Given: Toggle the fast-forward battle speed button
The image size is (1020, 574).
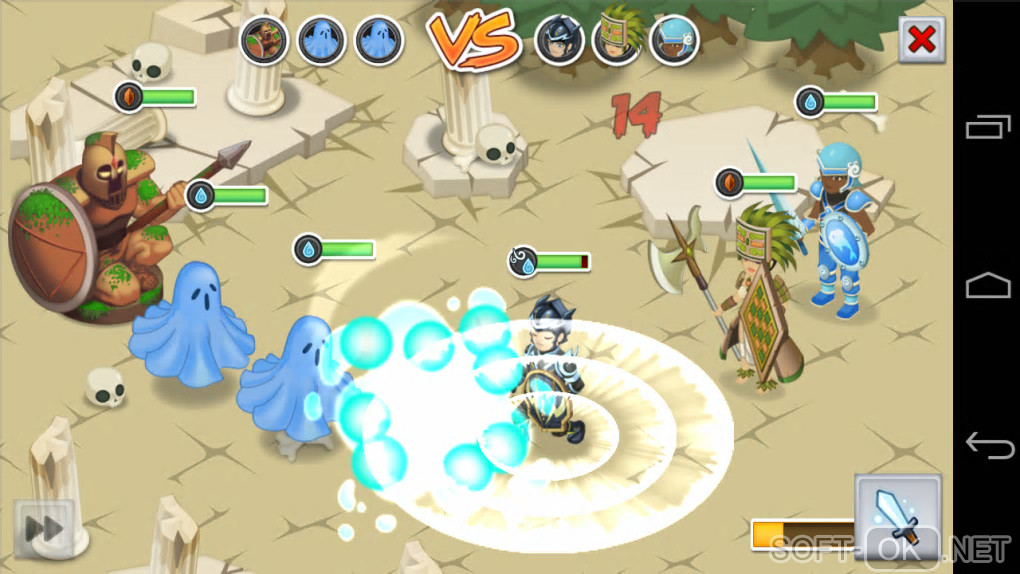Looking at the screenshot, I should tap(43, 528).
